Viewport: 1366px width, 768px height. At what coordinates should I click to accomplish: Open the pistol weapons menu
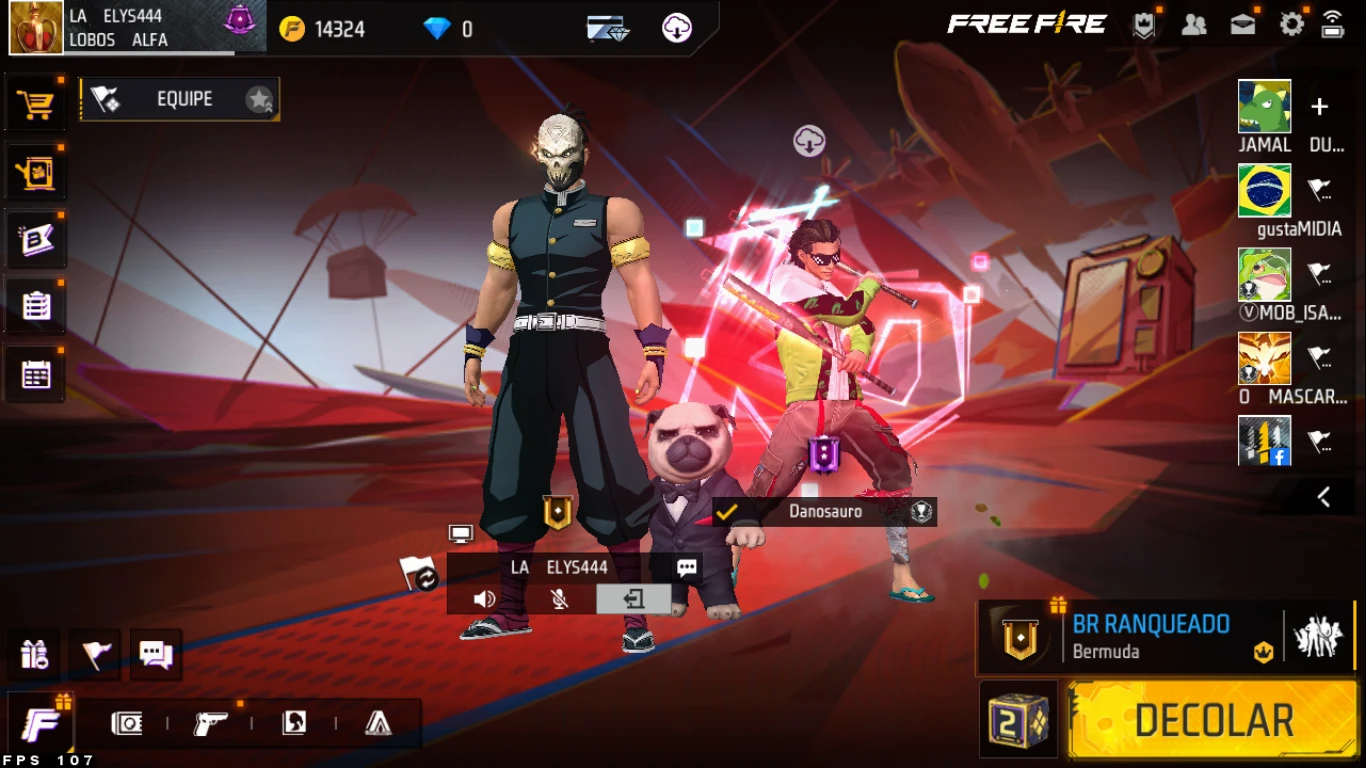point(210,724)
